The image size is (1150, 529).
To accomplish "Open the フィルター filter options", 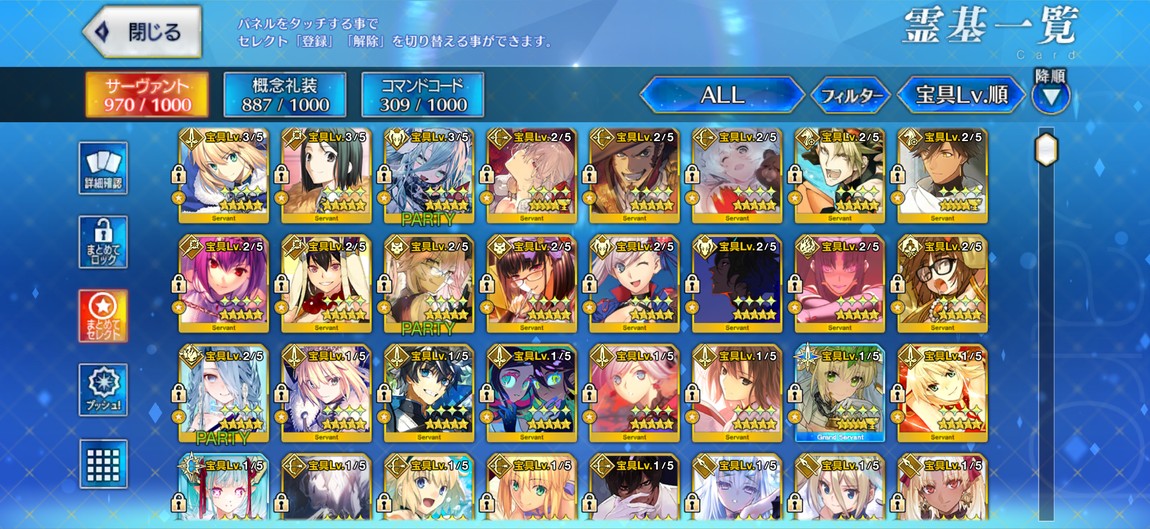I will coord(849,96).
